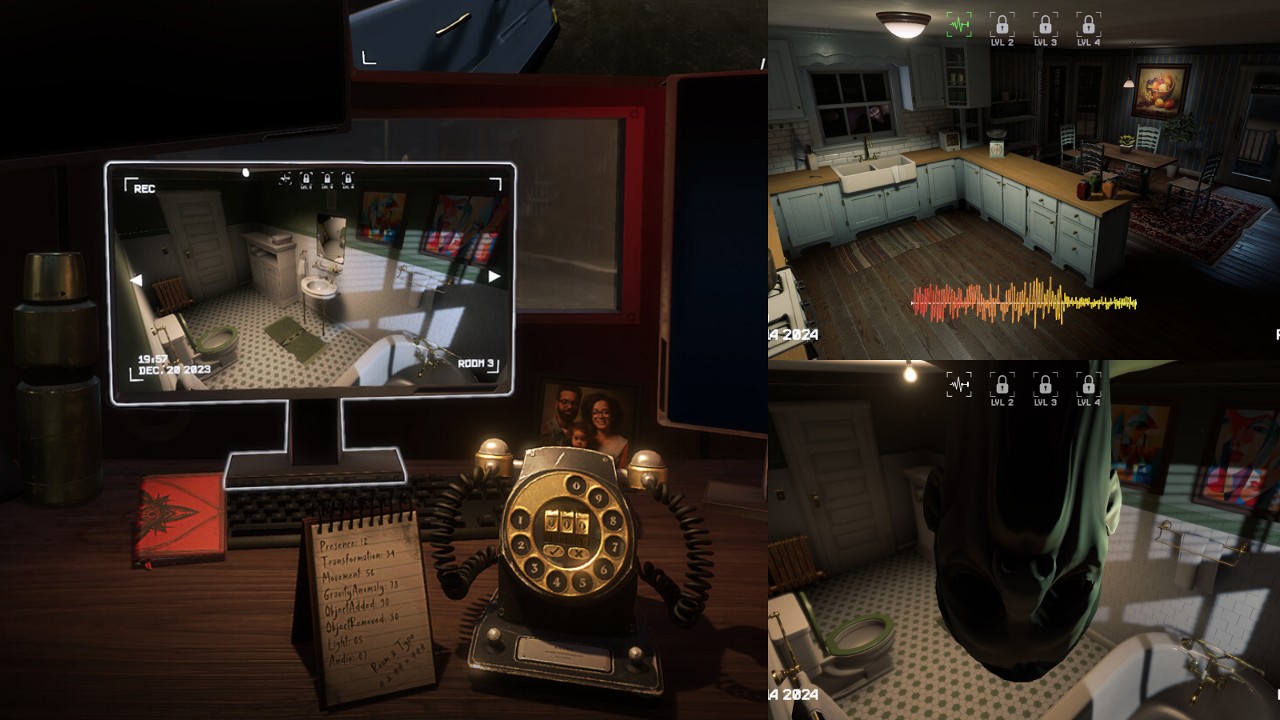Click the ROOM 3 label to change rooms

tap(474, 363)
